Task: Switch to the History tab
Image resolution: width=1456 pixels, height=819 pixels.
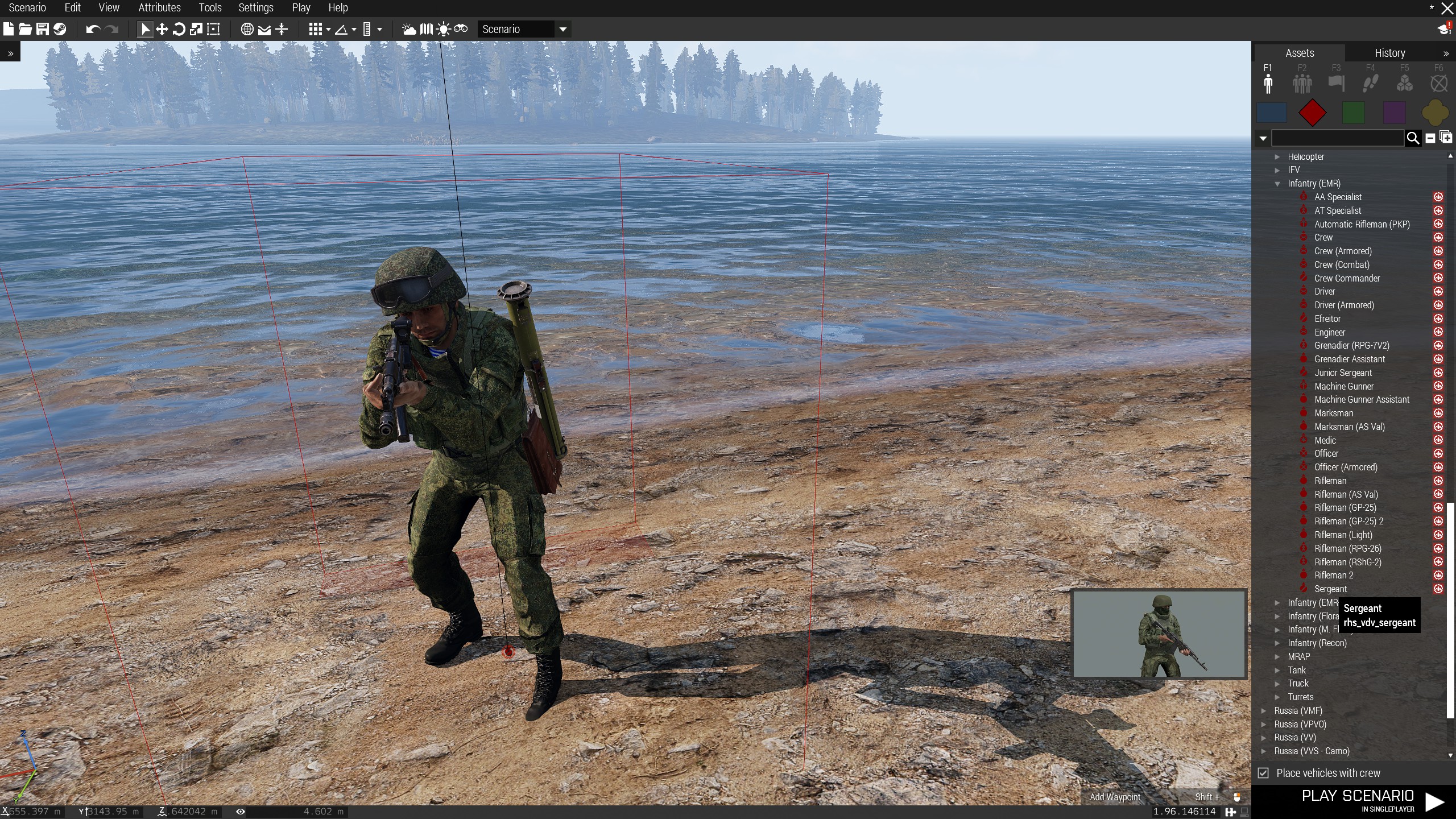Action: [x=1389, y=53]
